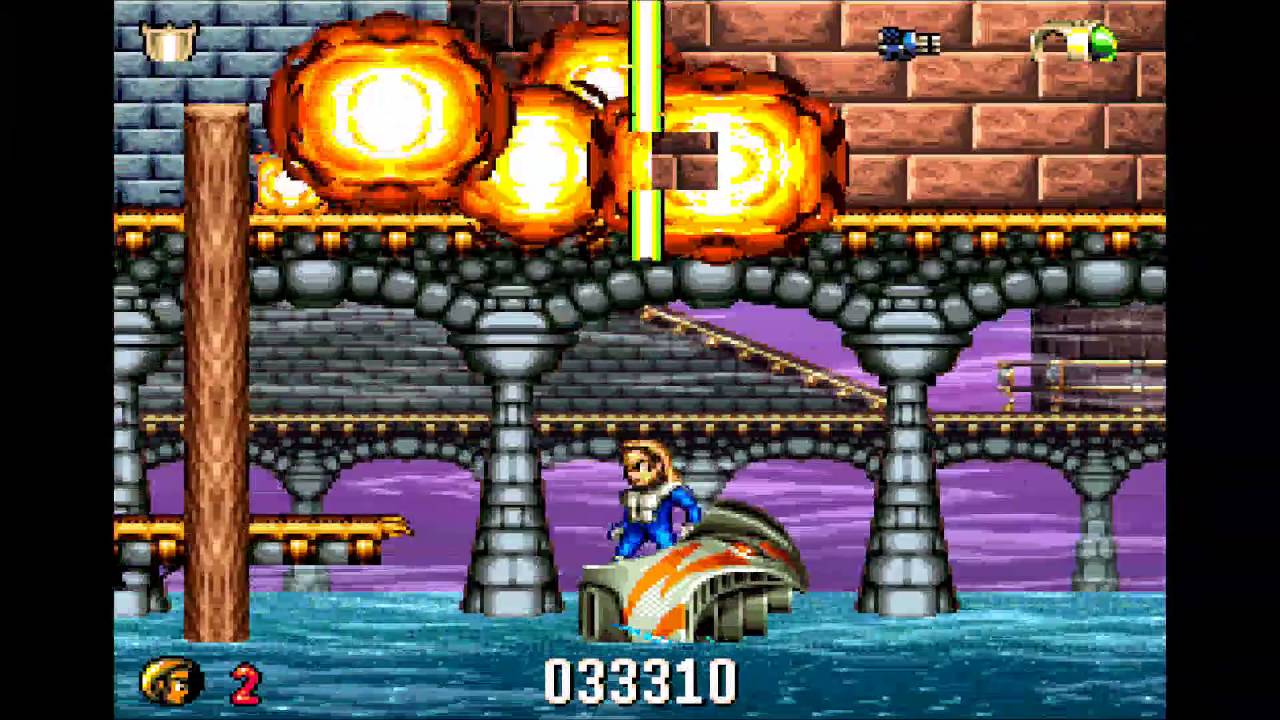1280x720 pixels.
Task: Click the gold armor icon
Action: click(x=169, y=41)
